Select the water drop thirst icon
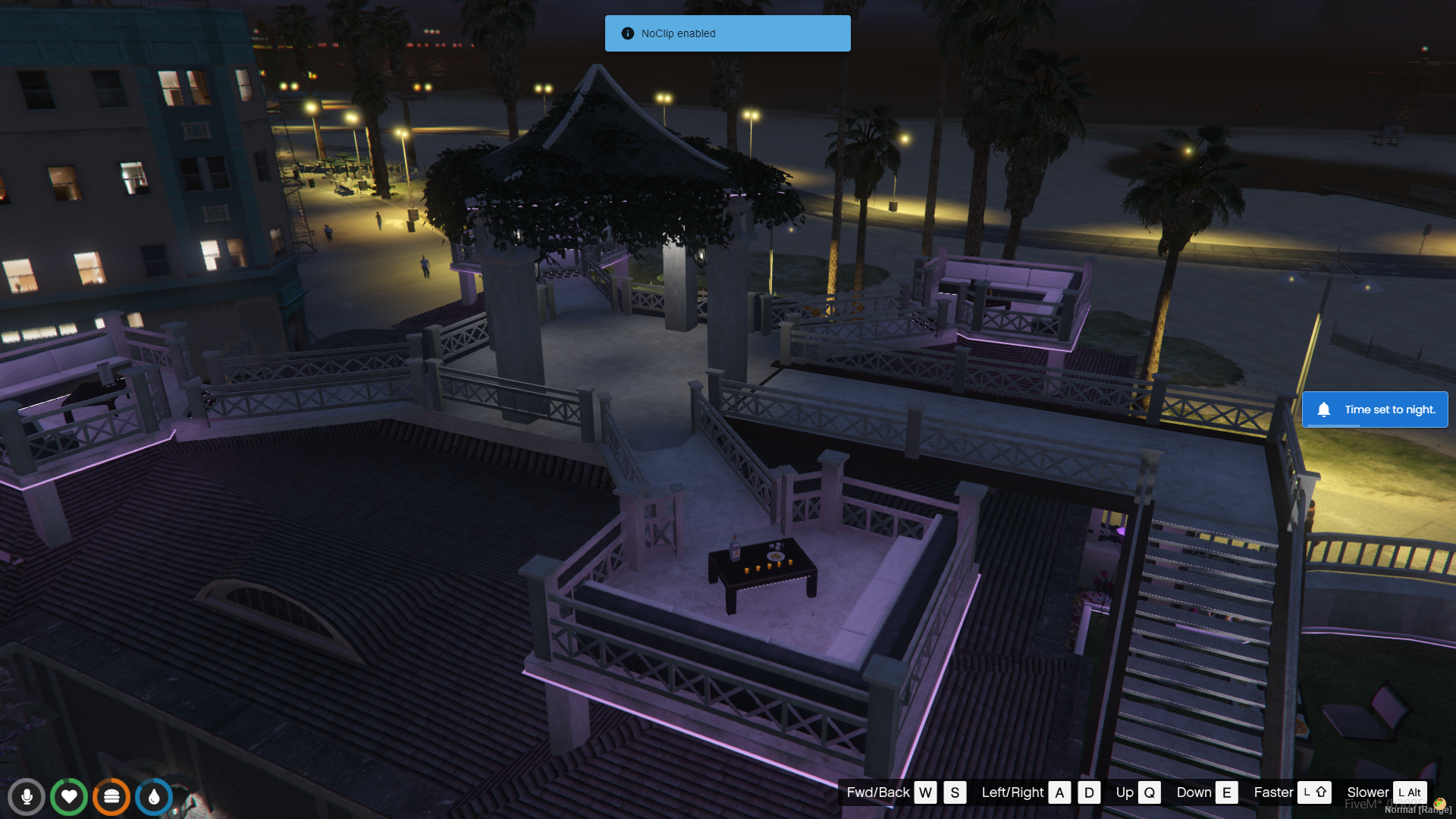1456x819 pixels. pyautogui.click(x=154, y=797)
